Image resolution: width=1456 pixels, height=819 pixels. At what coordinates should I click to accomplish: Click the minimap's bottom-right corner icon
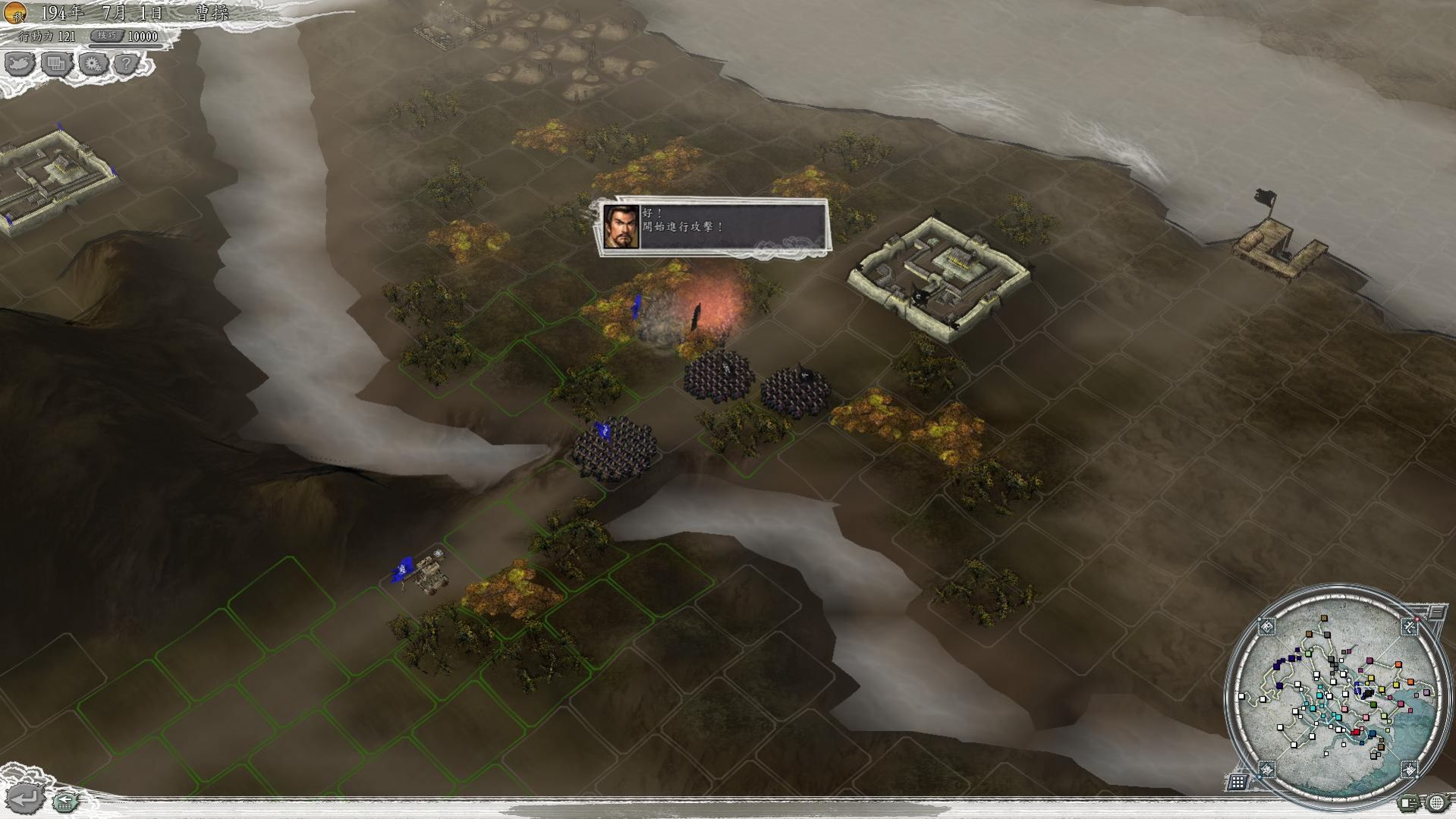click(x=1409, y=769)
